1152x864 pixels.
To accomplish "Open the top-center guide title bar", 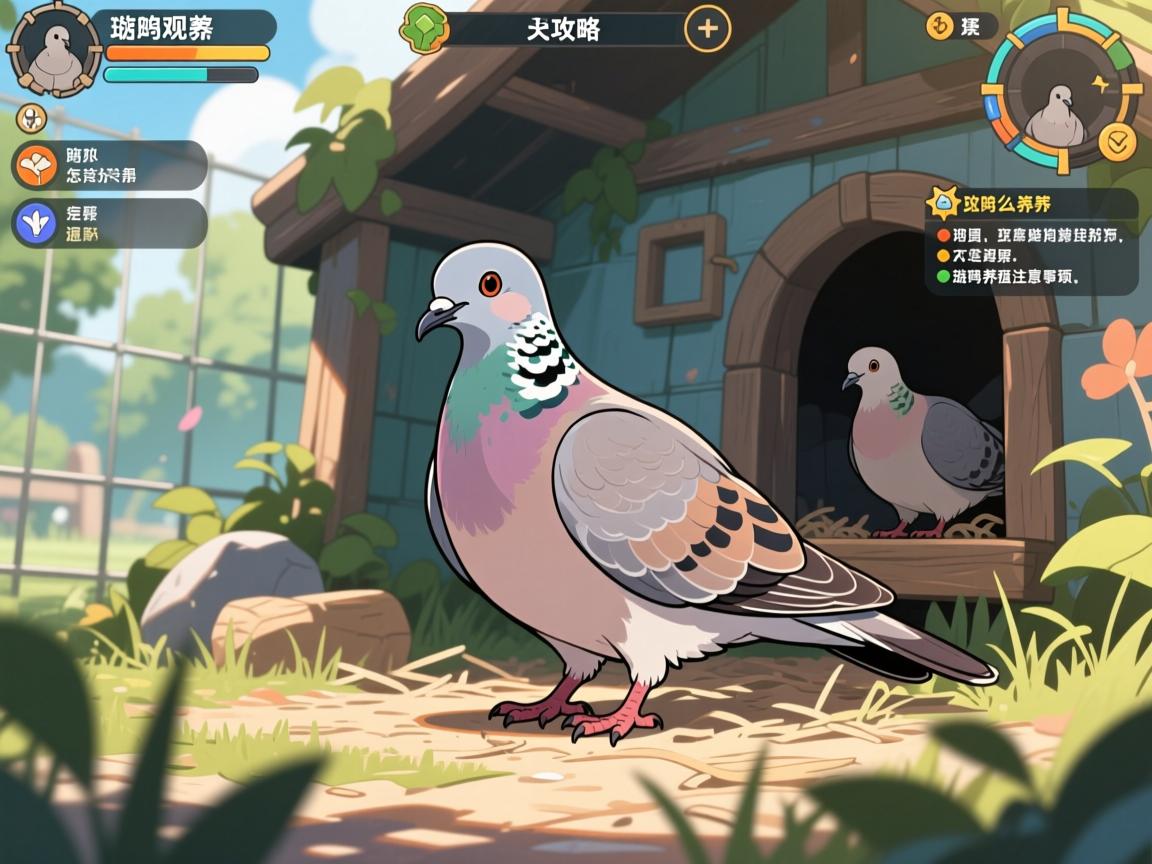I will 563,29.
